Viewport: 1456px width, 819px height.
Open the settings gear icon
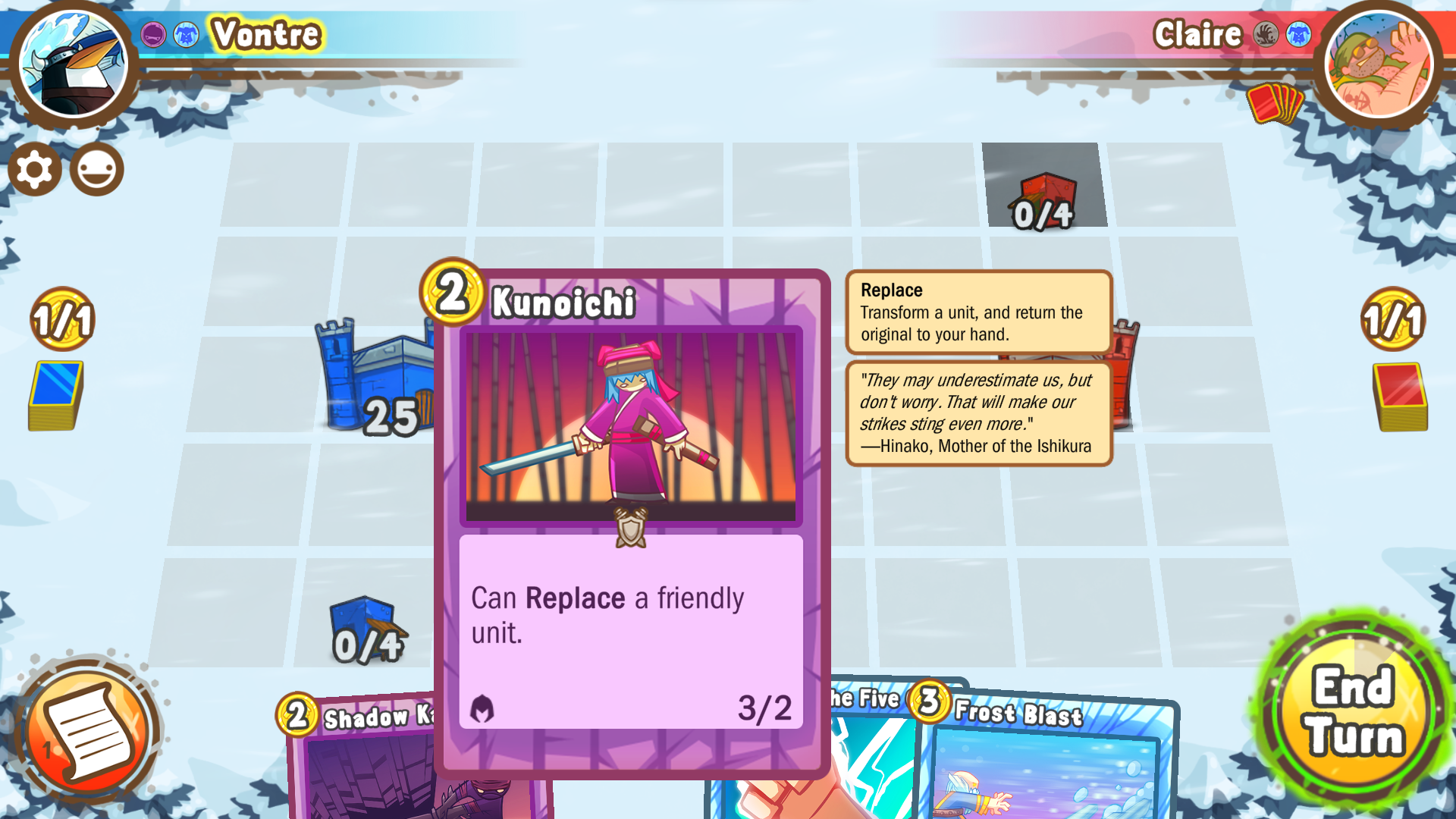point(34,169)
